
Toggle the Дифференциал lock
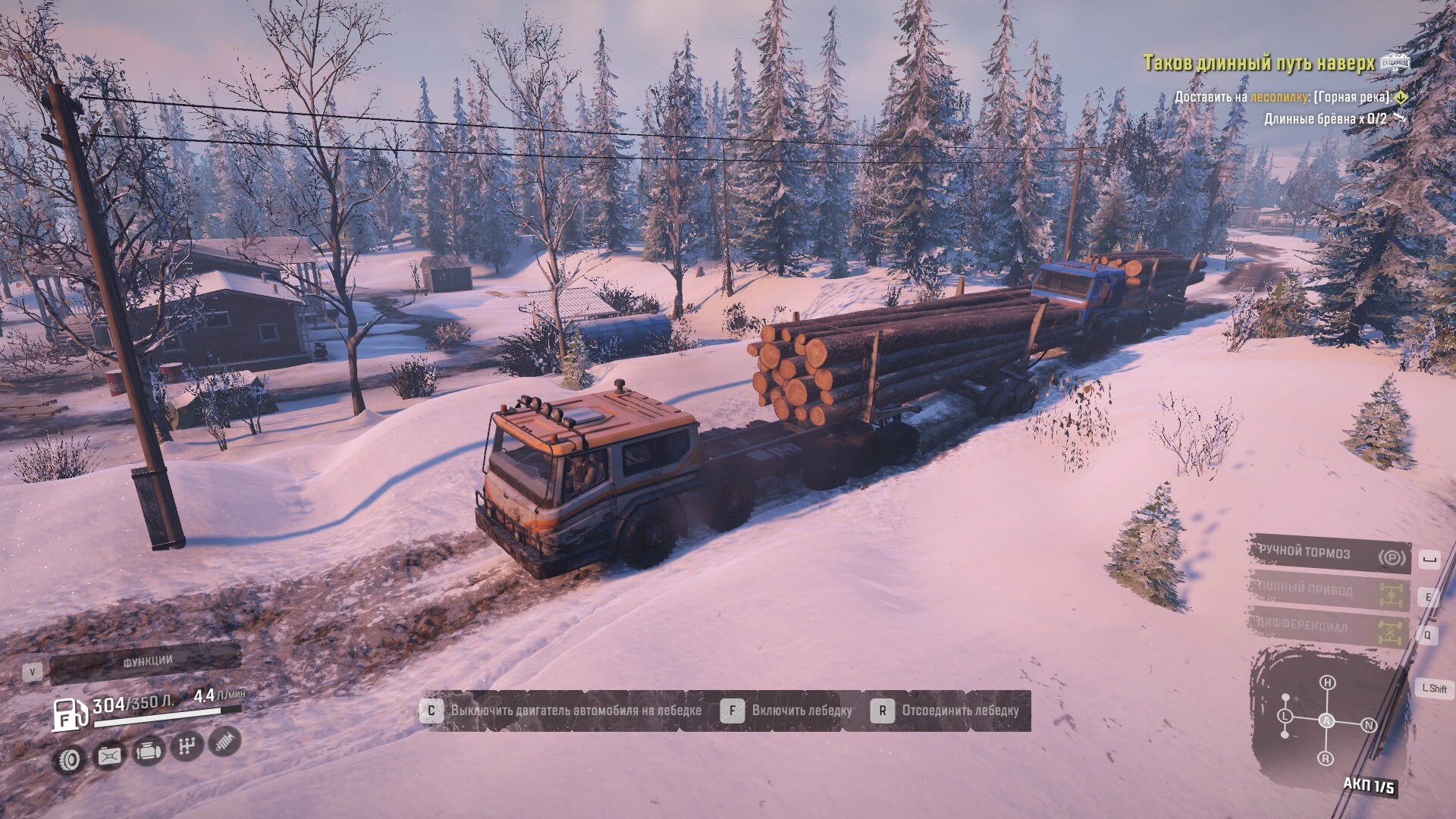click(1330, 628)
